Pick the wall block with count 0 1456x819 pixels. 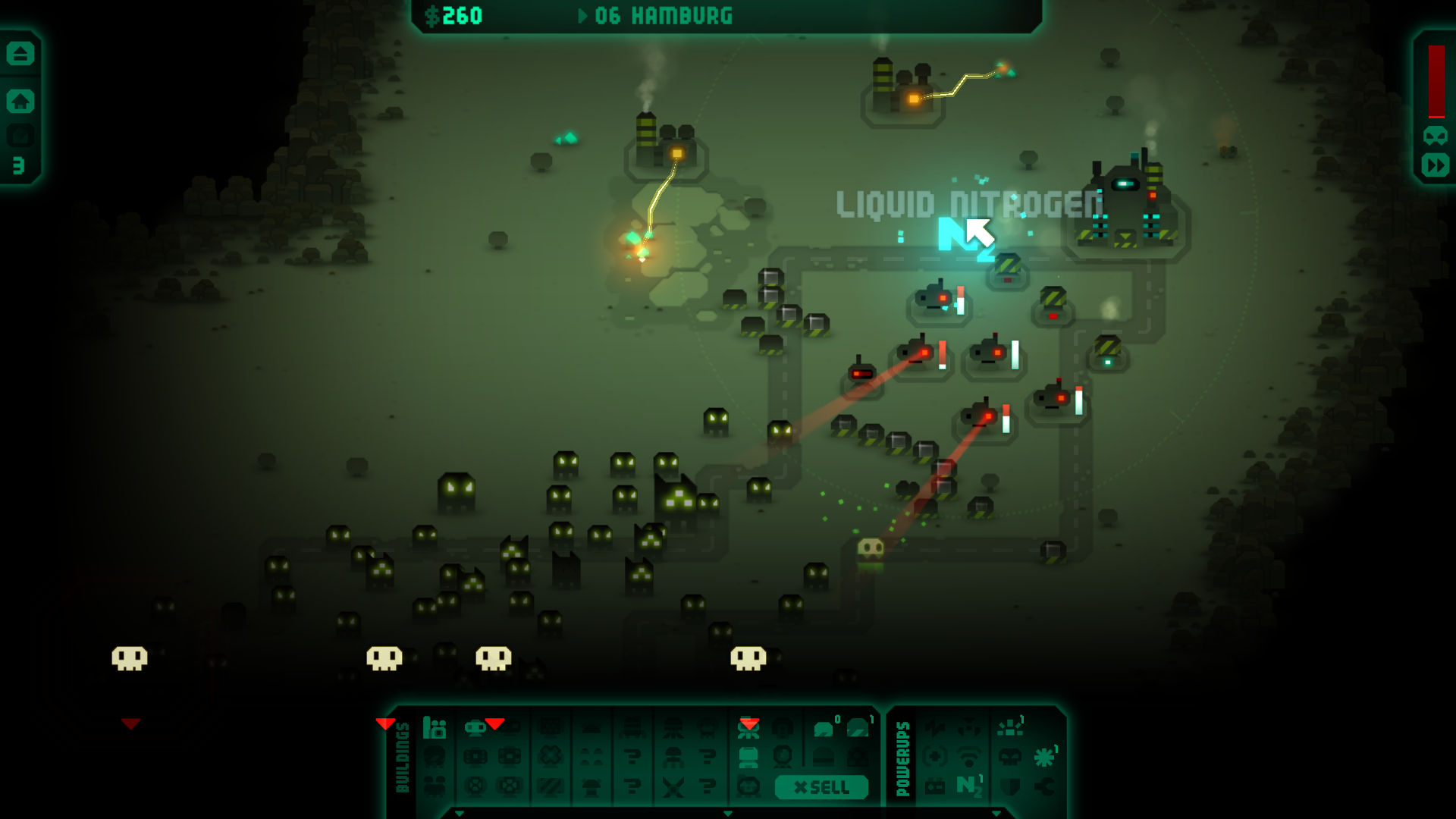[824, 729]
